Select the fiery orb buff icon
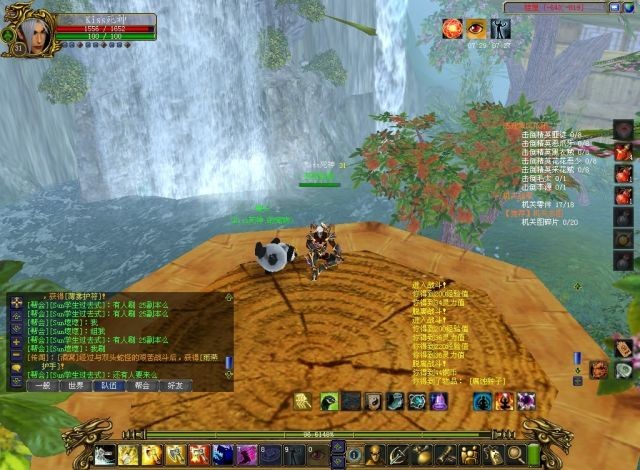The height and width of the screenshot is (470, 640). click(453, 29)
